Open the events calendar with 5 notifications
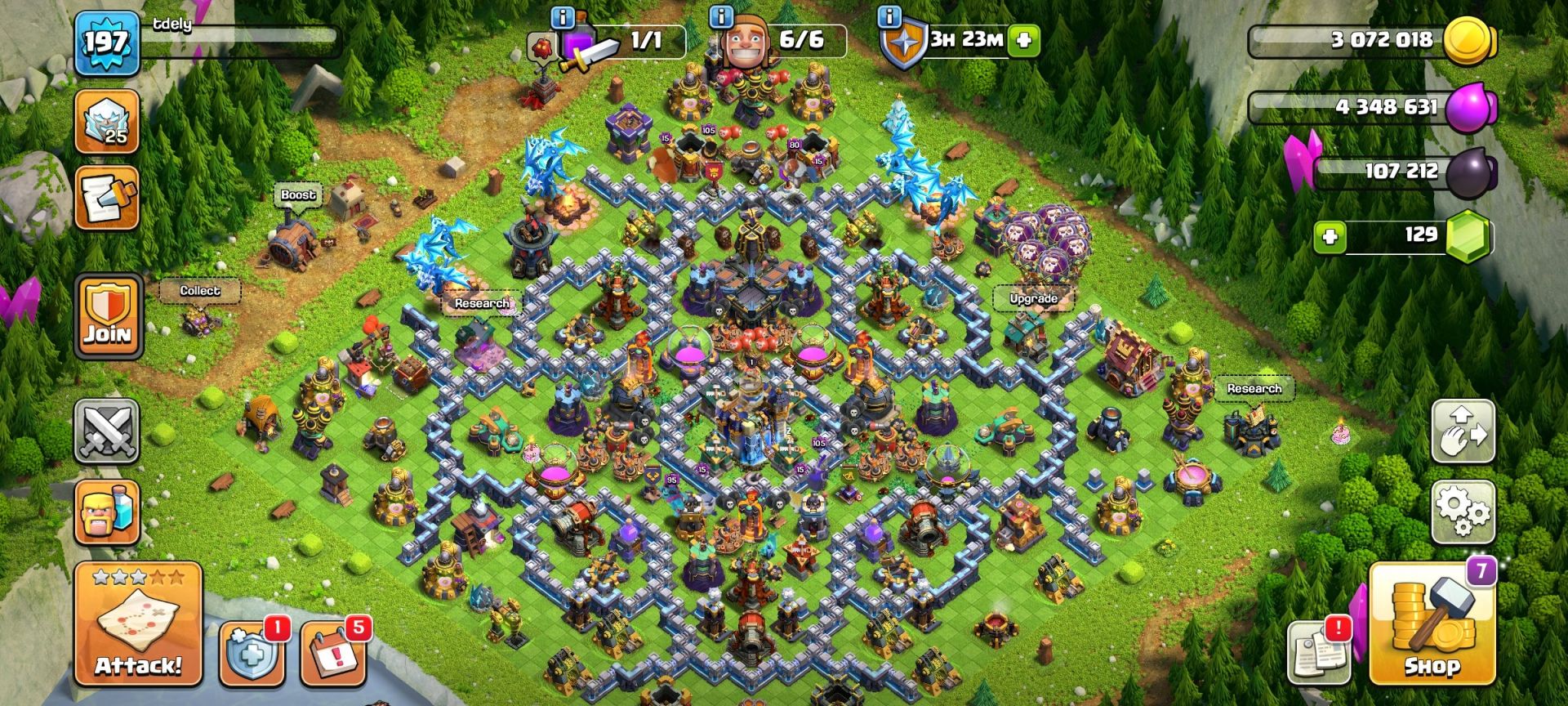1568x706 pixels. [332, 654]
